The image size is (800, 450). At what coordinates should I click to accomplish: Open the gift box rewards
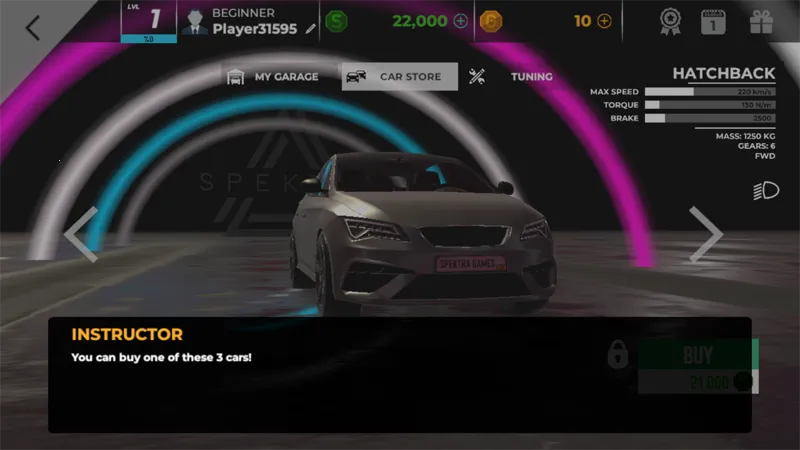[762, 21]
